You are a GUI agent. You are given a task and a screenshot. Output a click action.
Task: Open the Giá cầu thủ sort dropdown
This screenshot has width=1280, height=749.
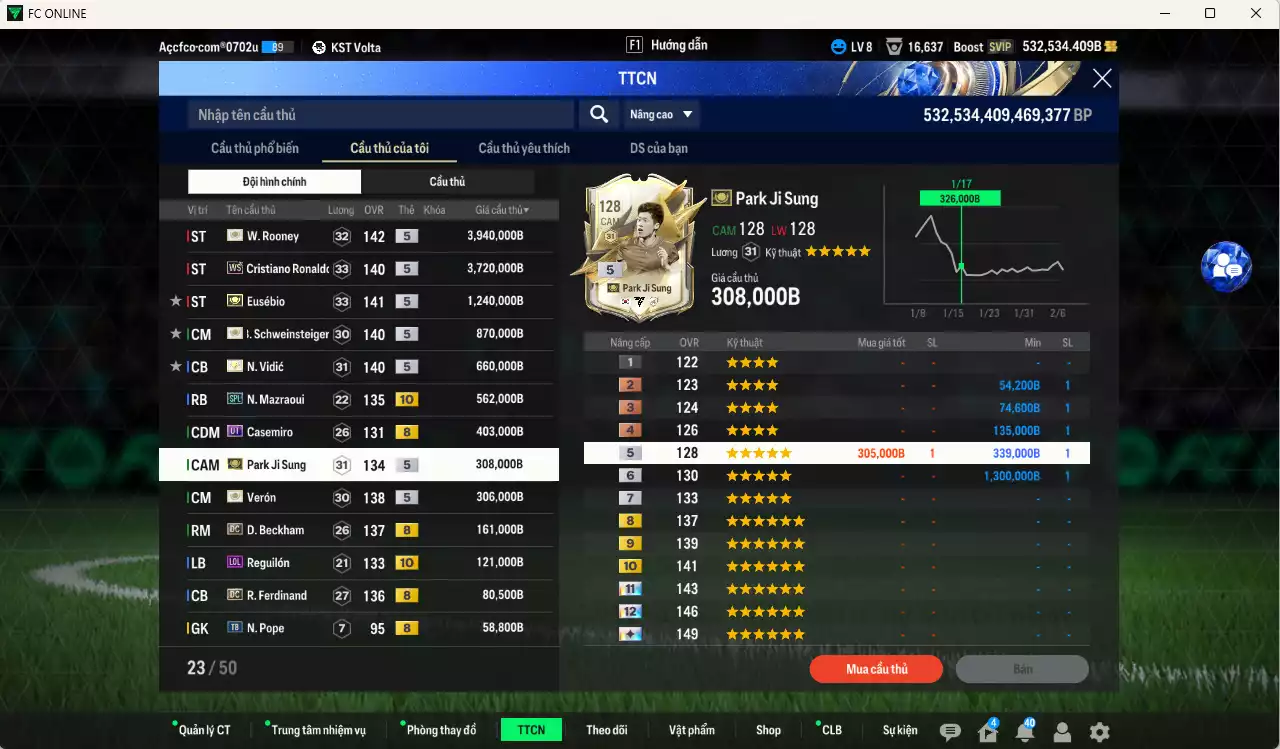(x=500, y=209)
